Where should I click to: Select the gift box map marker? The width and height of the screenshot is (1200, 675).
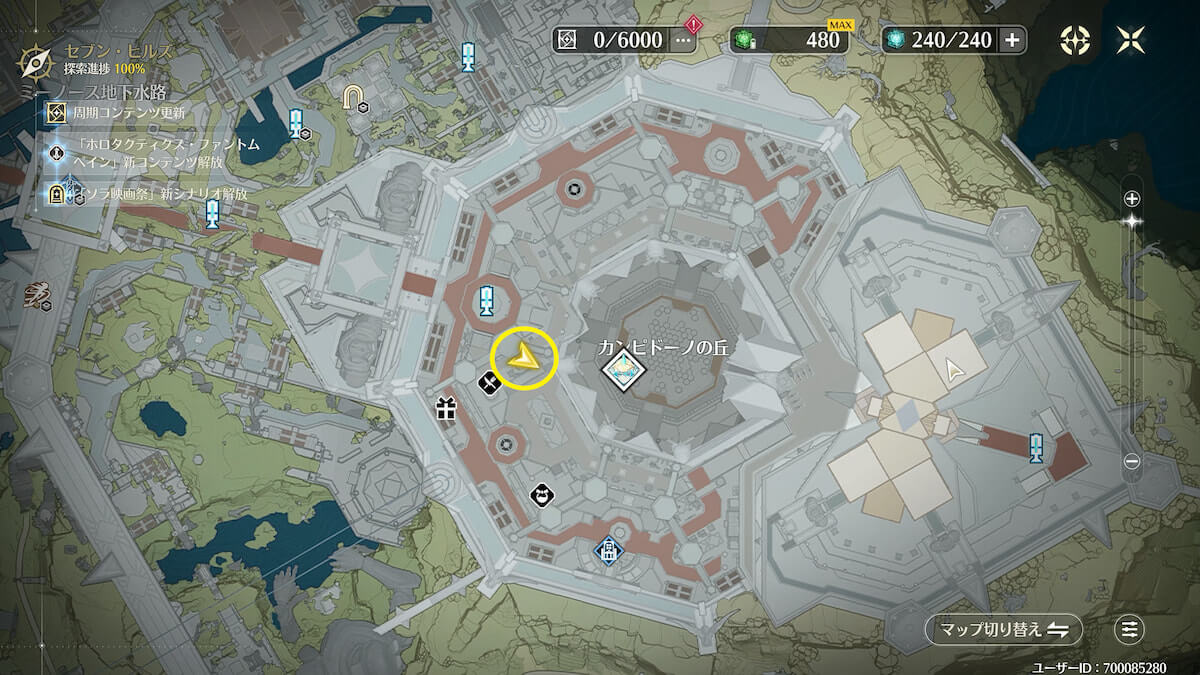(x=445, y=408)
